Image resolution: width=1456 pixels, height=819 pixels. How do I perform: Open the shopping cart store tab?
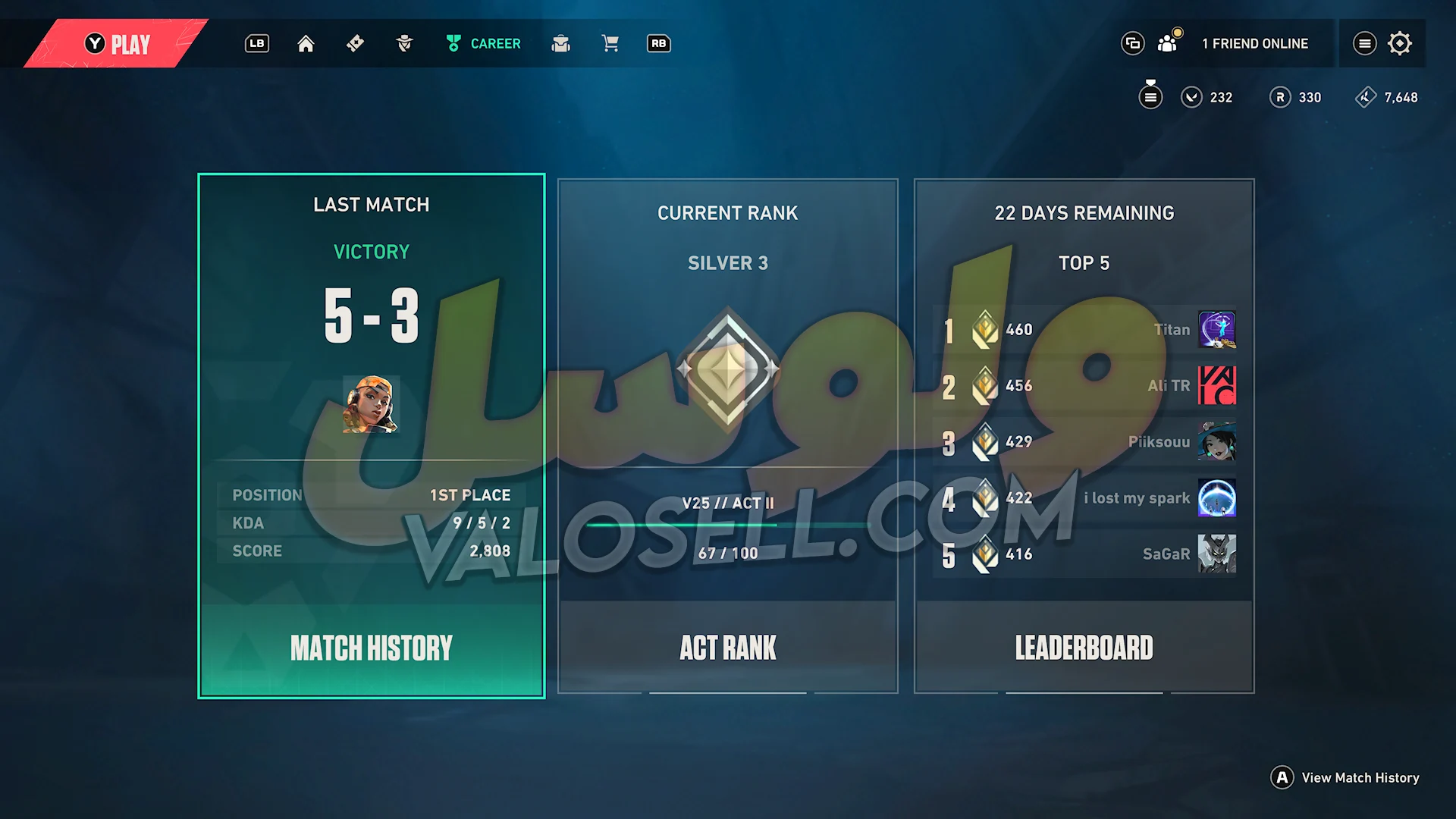point(610,44)
